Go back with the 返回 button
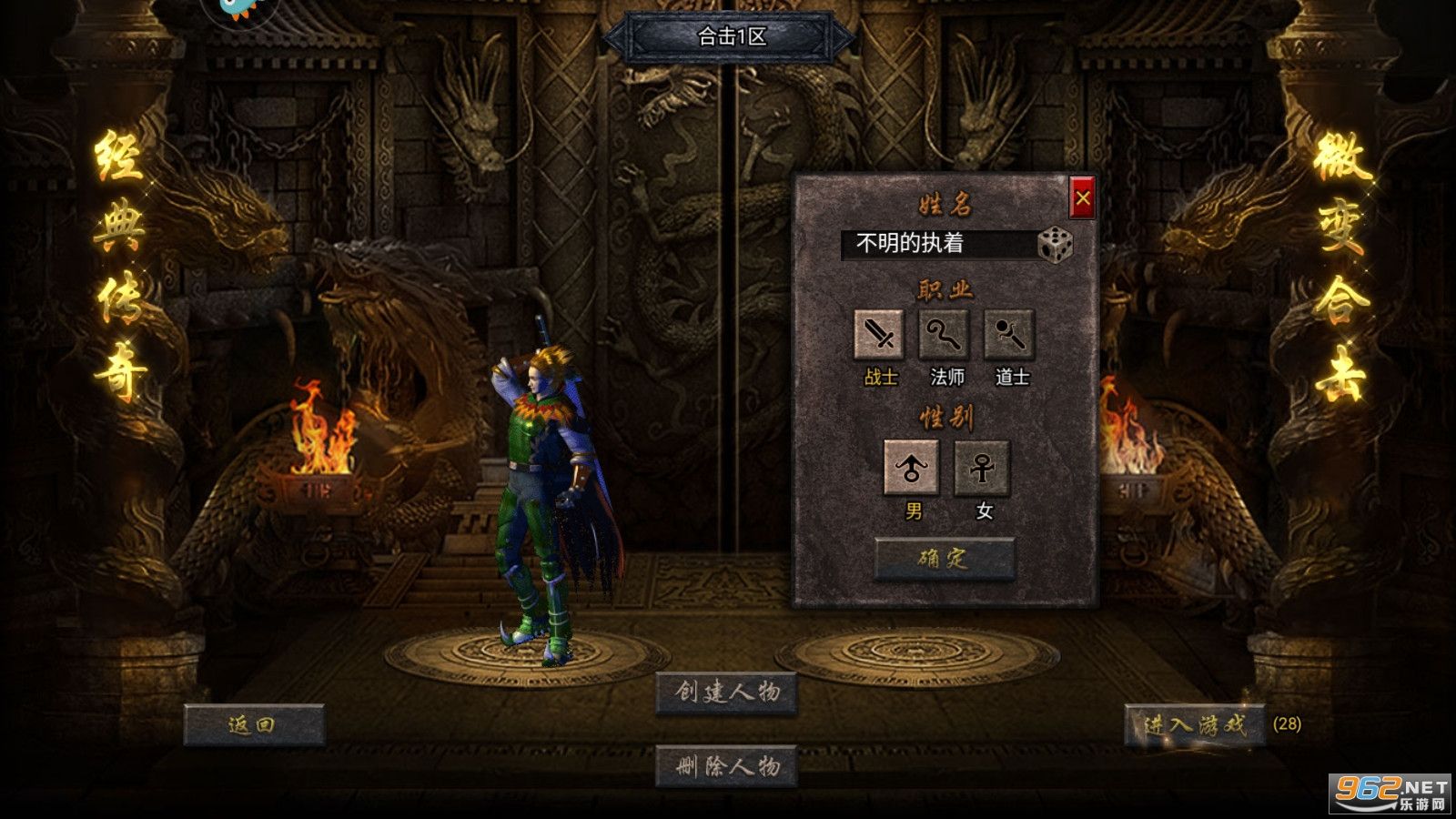 [x=253, y=725]
